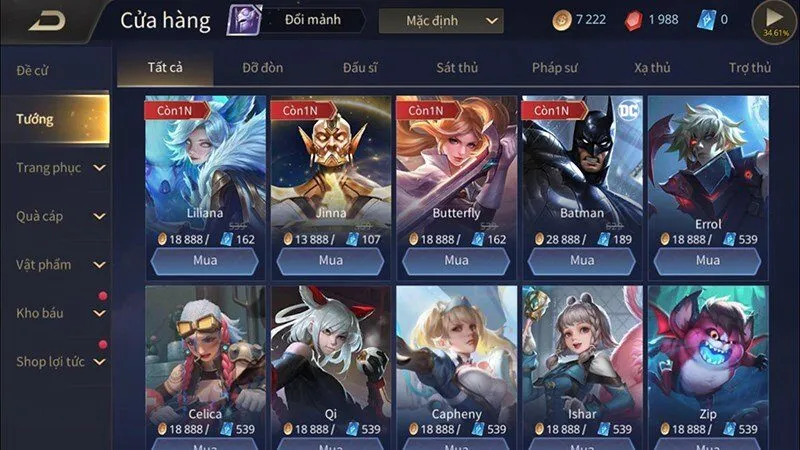The width and height of the screenshot is (800, 450).
Task: Choose the Xạ thủ tab
Action: pos(652,68)
